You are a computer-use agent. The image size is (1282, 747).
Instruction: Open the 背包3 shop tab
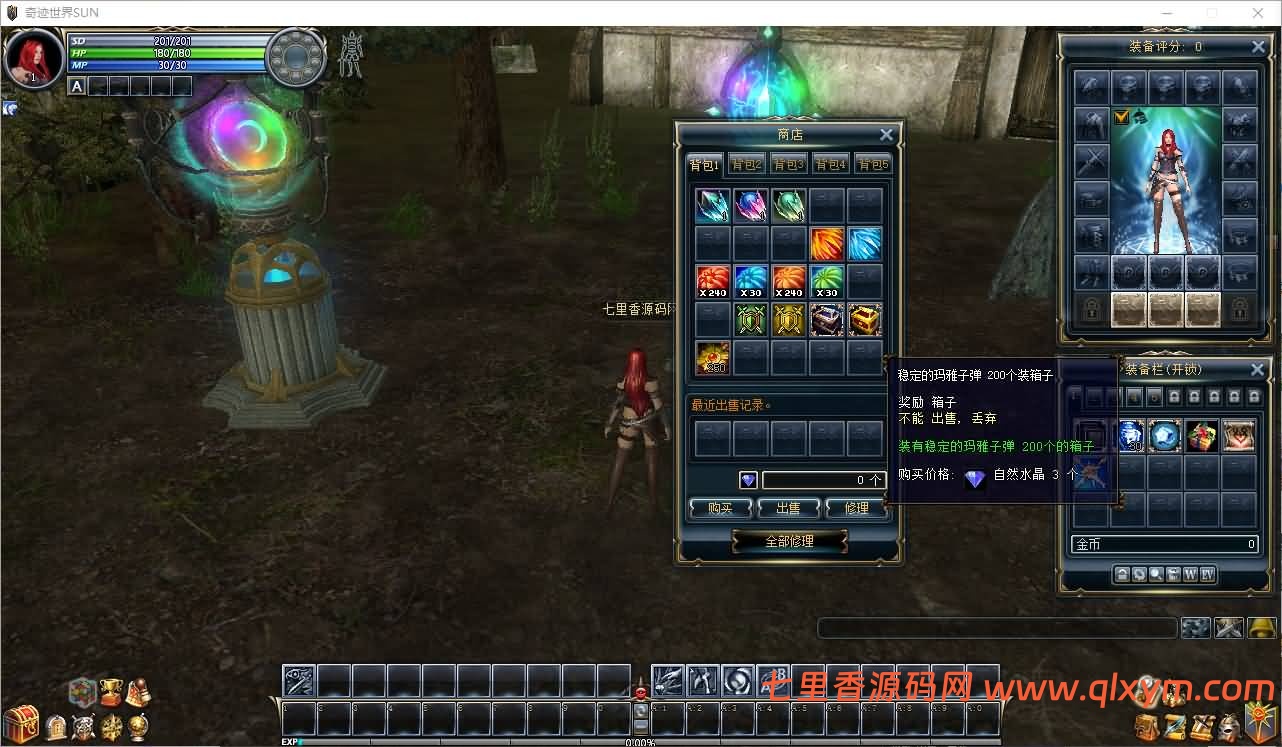[x=788, y=165]
